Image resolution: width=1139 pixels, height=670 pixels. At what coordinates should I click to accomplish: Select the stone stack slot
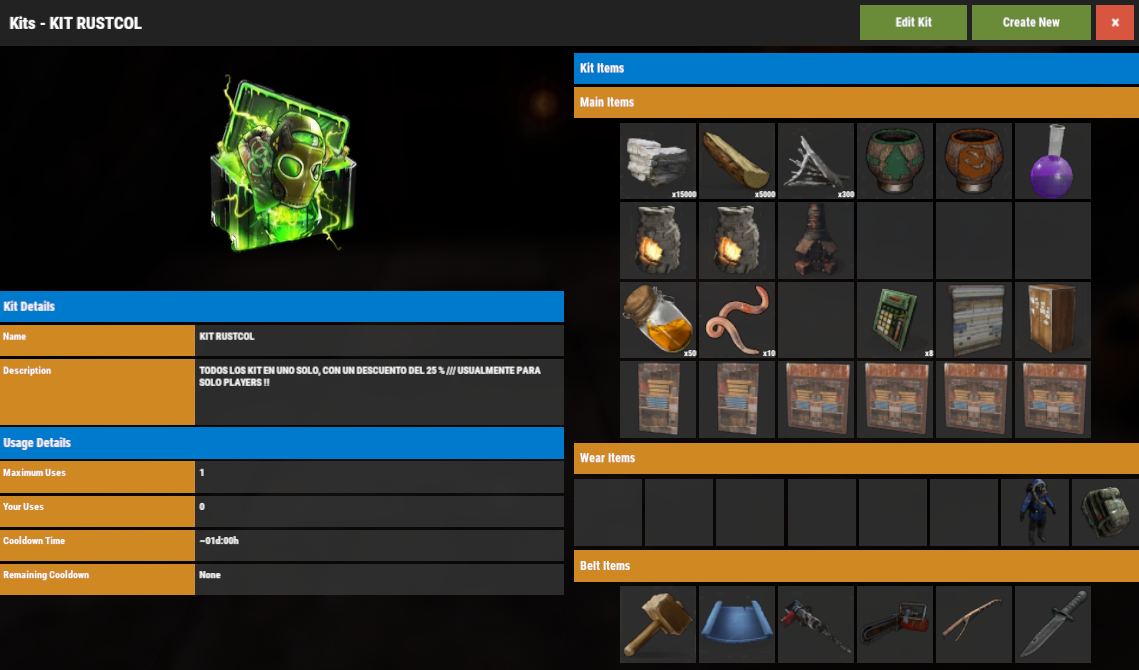click(x=658, y=161)
